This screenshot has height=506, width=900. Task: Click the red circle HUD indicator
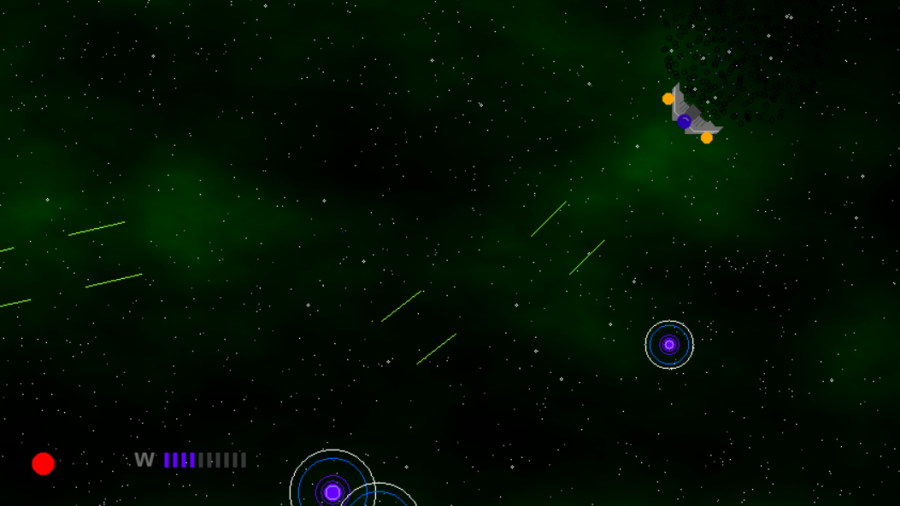coord(43,463)
